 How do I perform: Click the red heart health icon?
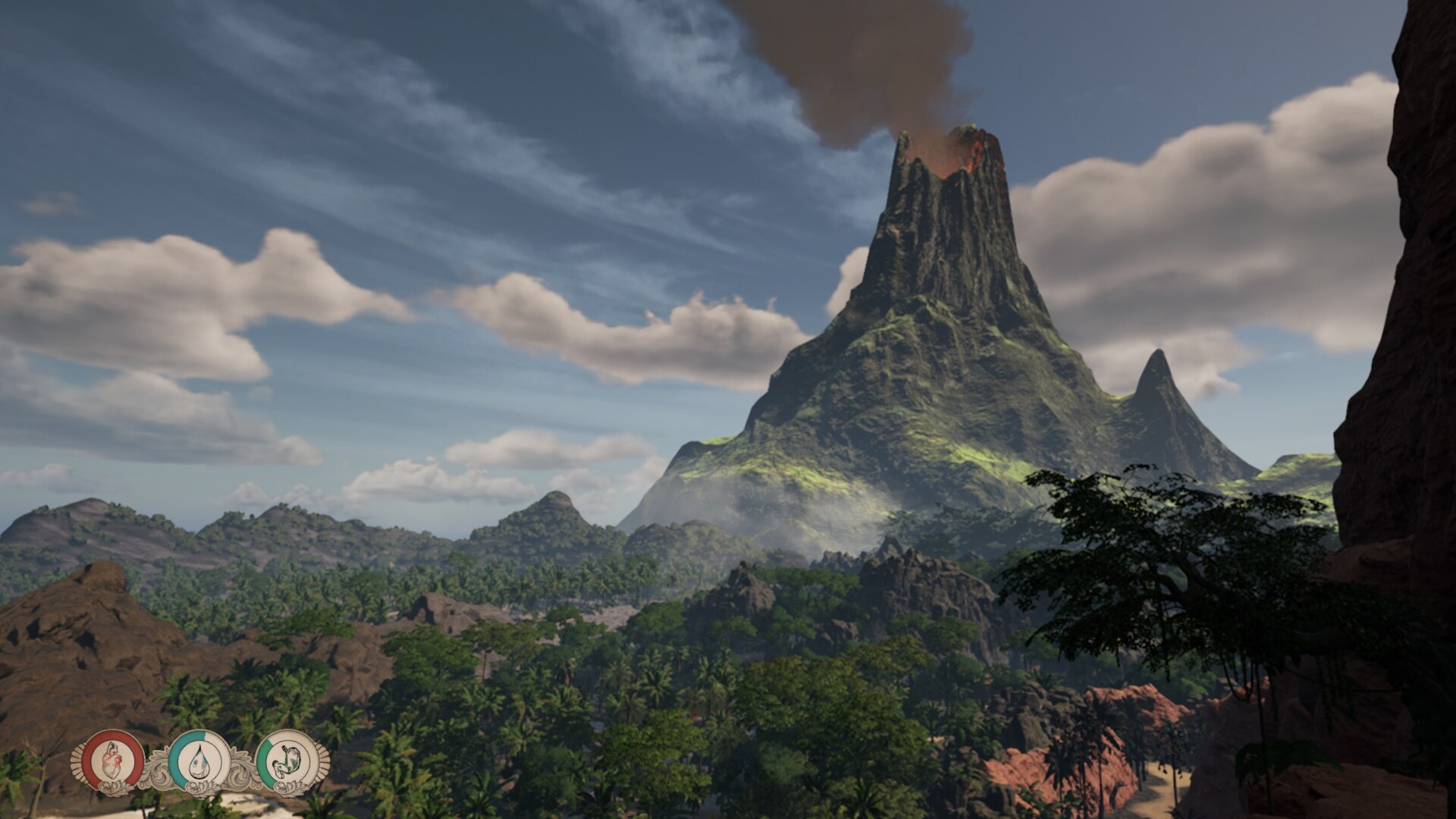pos(113,759)
